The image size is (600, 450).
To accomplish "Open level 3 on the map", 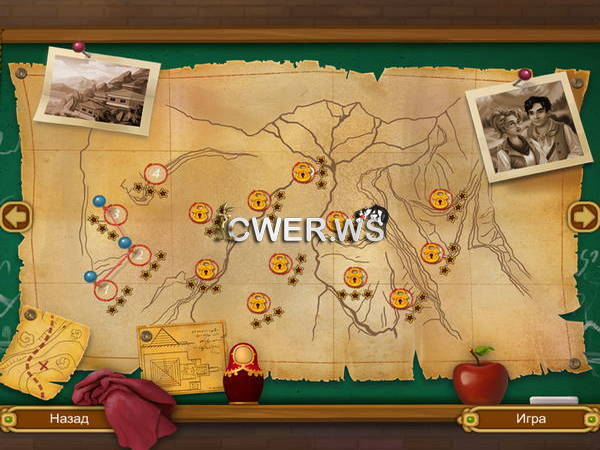I will click(116, 213).
